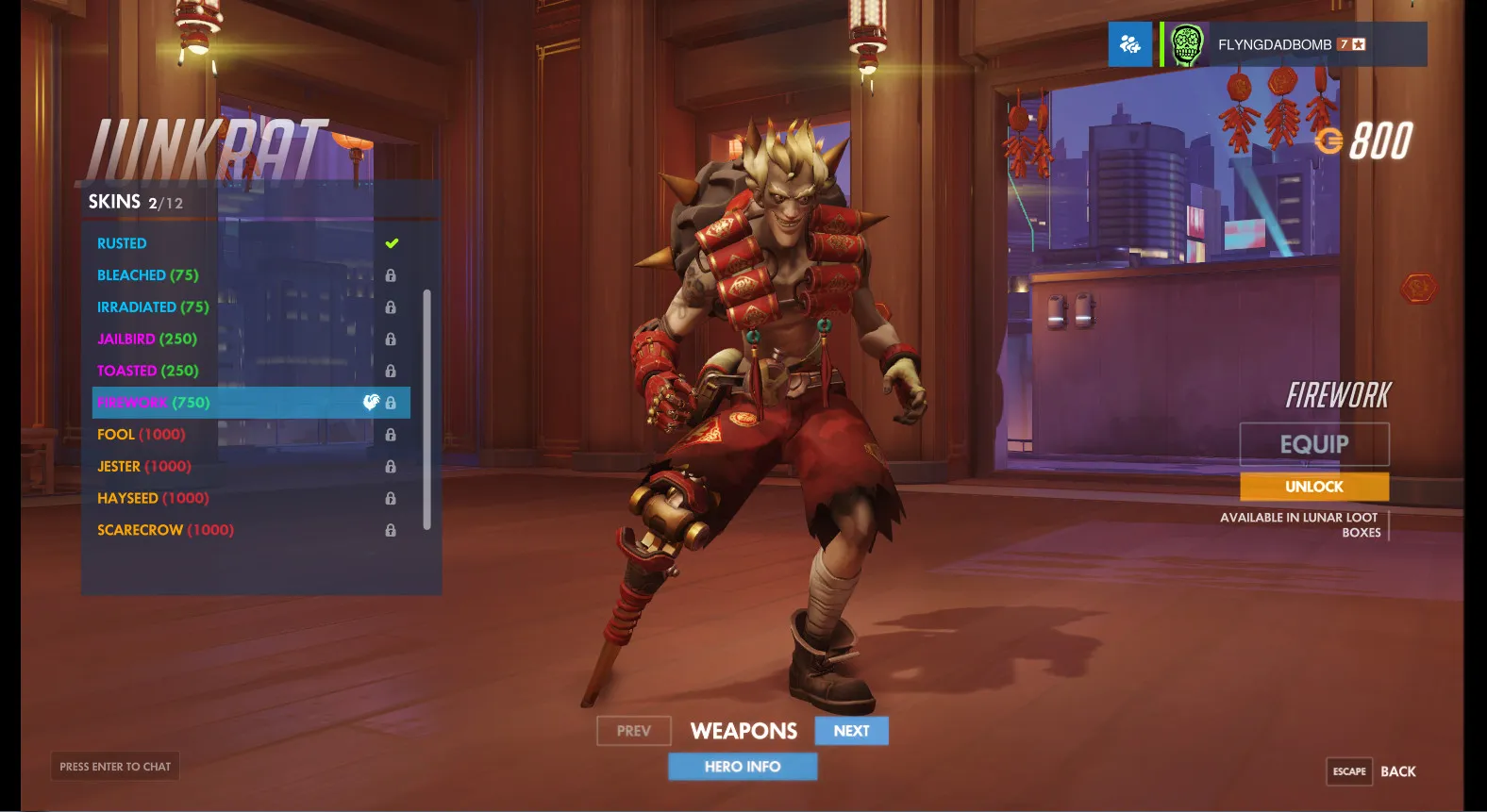Select the Firework skin row

click(x=250, y=403)
